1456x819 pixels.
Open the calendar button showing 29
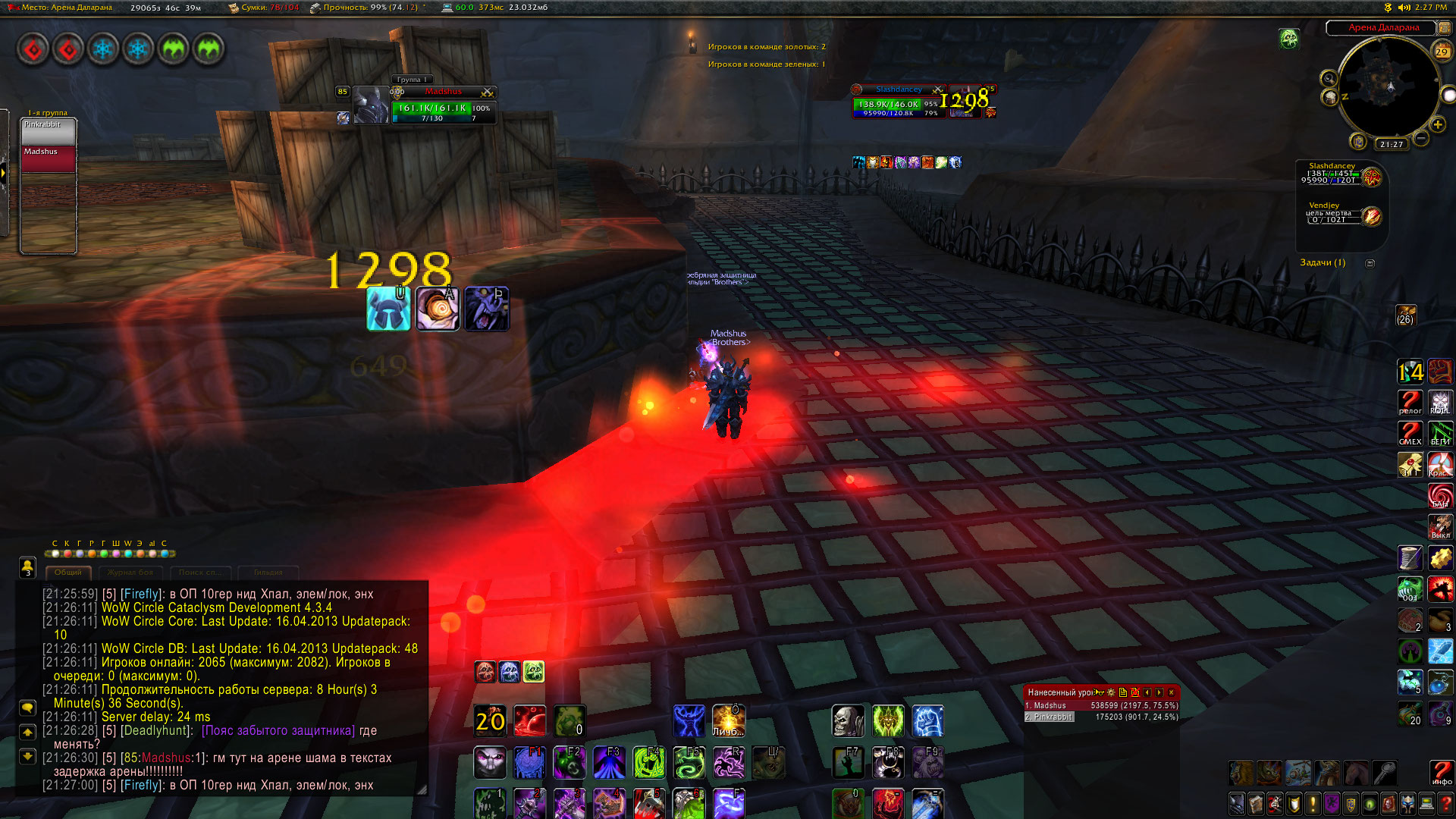pyautogui.click(x=1442, y=52)
